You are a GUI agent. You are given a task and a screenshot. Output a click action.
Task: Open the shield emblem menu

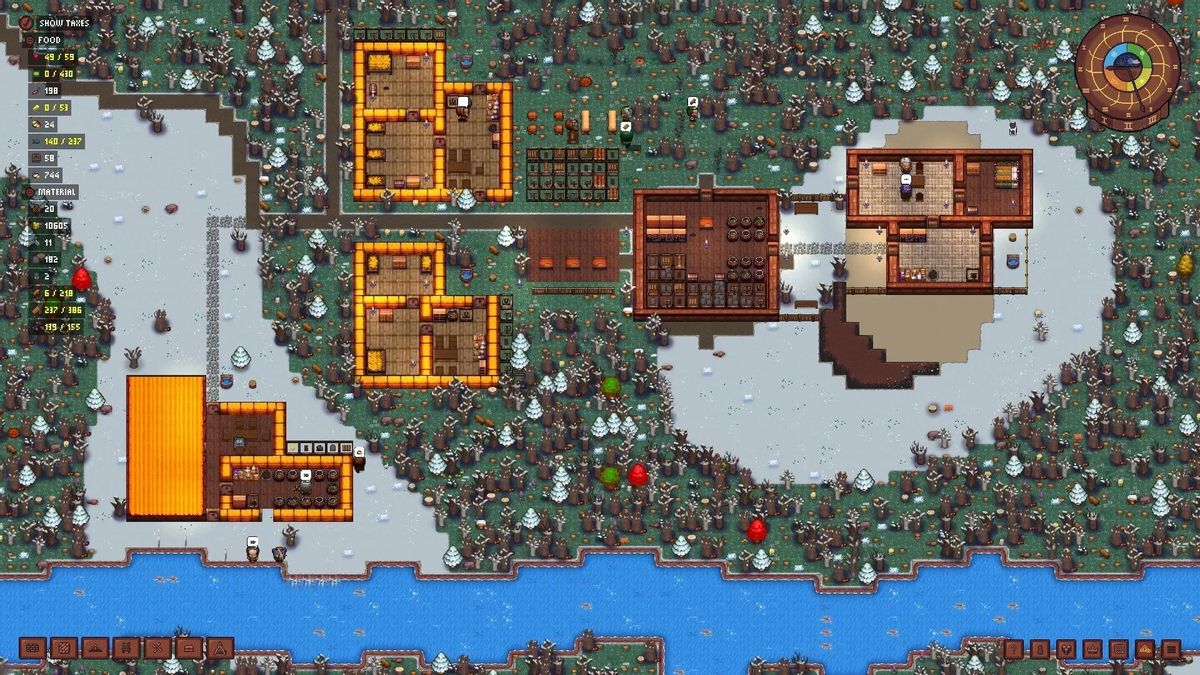(1066, 650)
